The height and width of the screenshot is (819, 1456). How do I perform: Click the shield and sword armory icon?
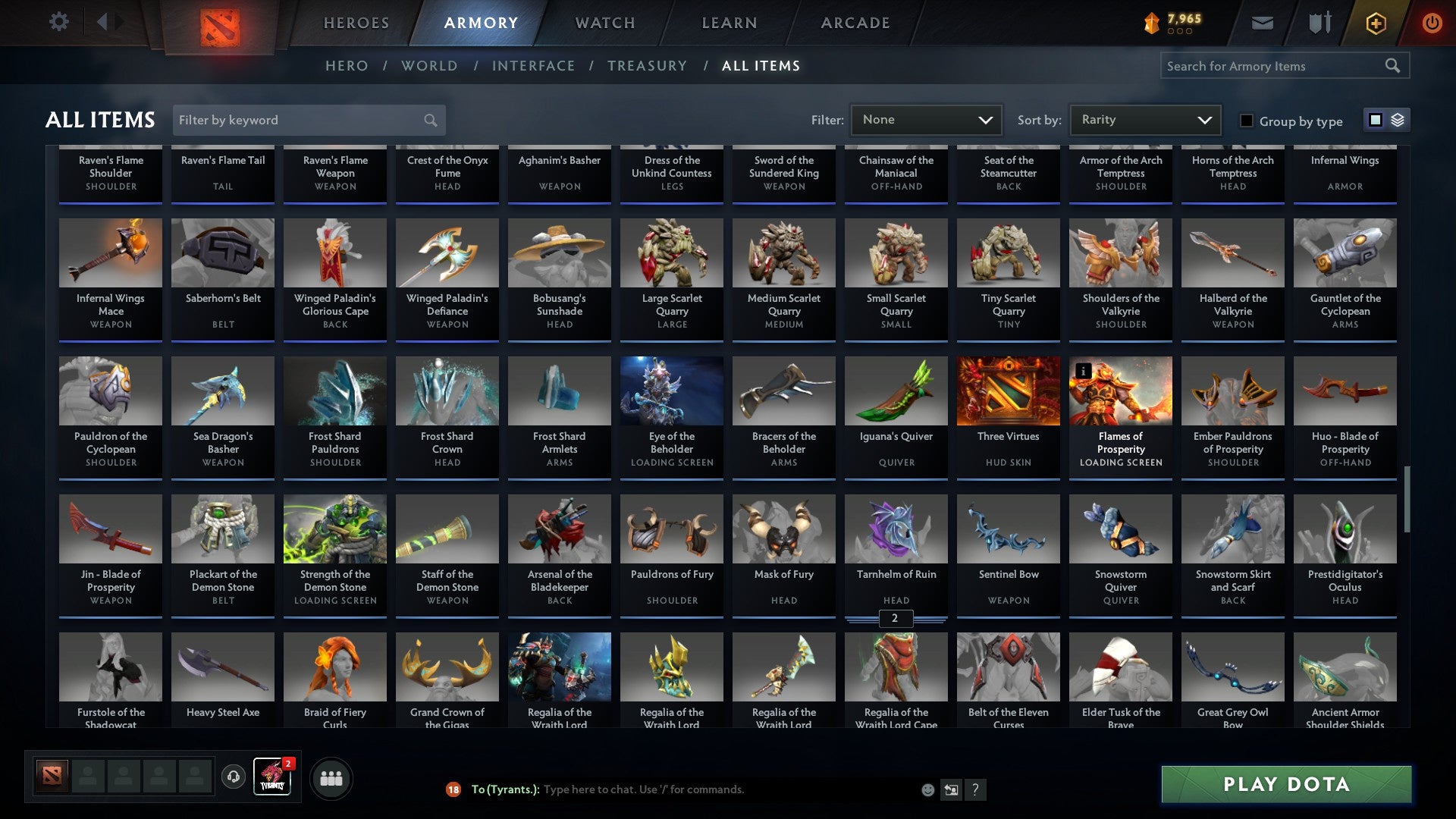coord(1319,23)
